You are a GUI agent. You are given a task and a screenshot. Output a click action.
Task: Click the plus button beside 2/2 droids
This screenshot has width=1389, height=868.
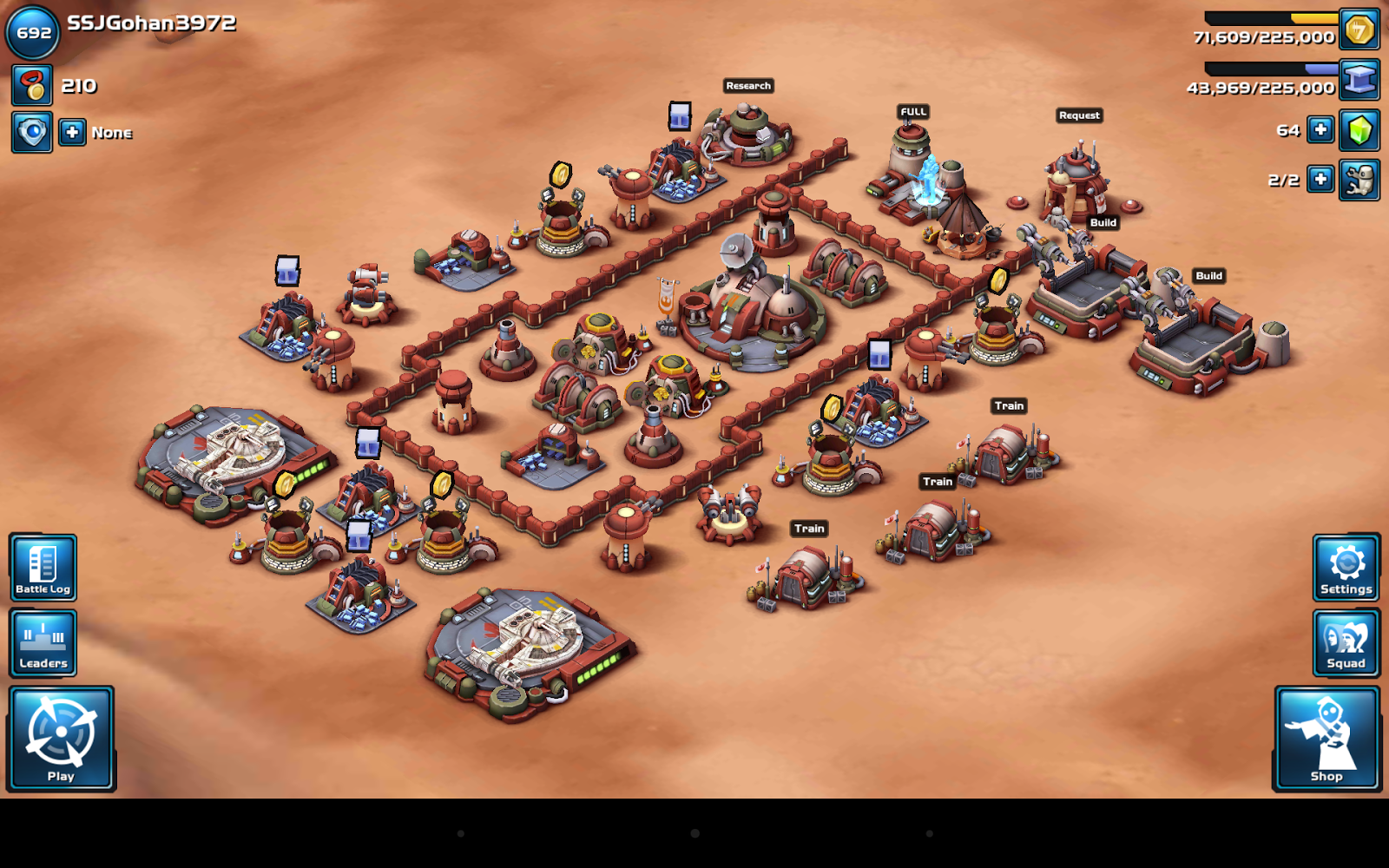point(1320,180)
